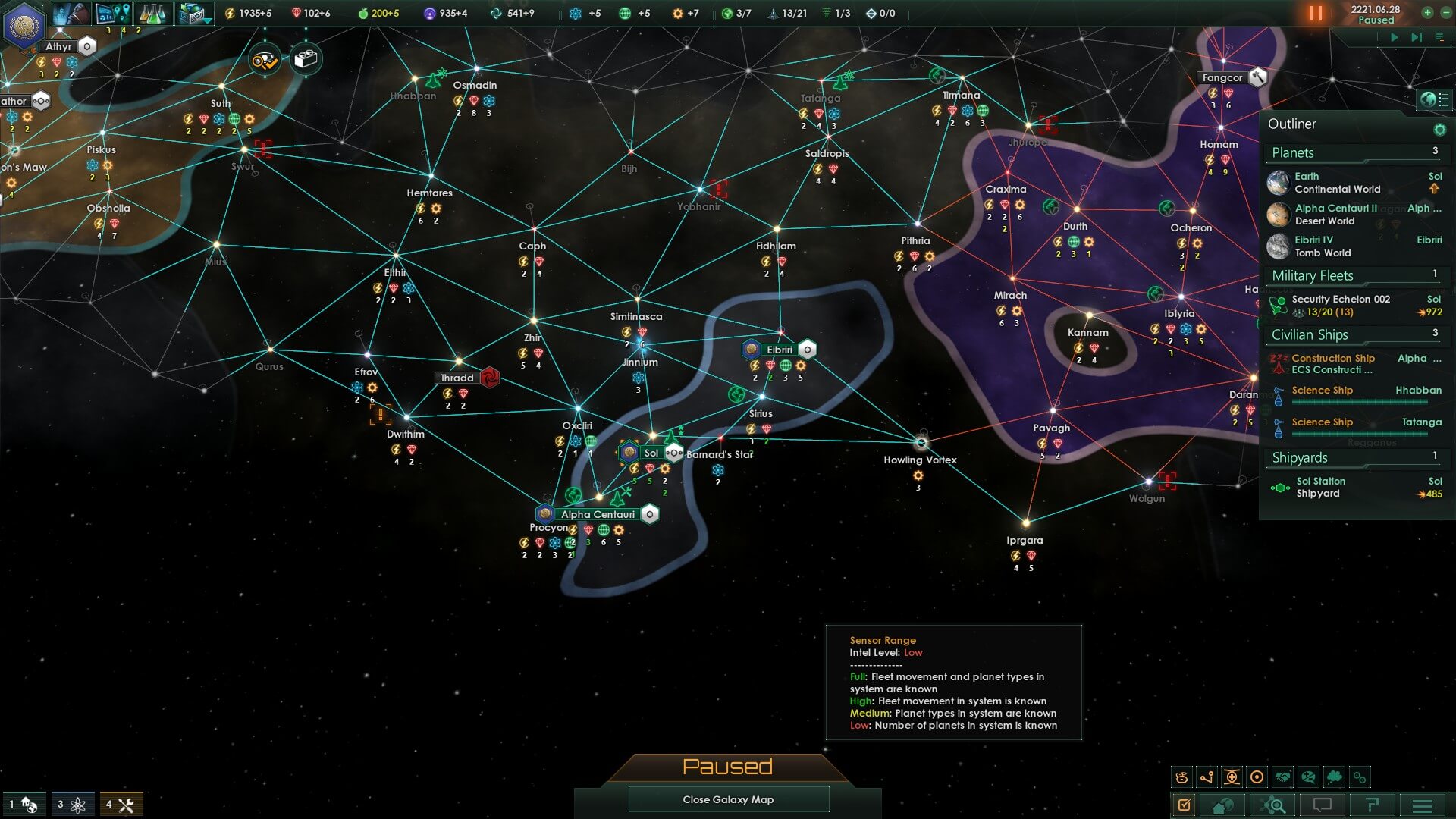Close the galaxy map
The width and height of the screenshot is (1456, 819).
[728, 799]
